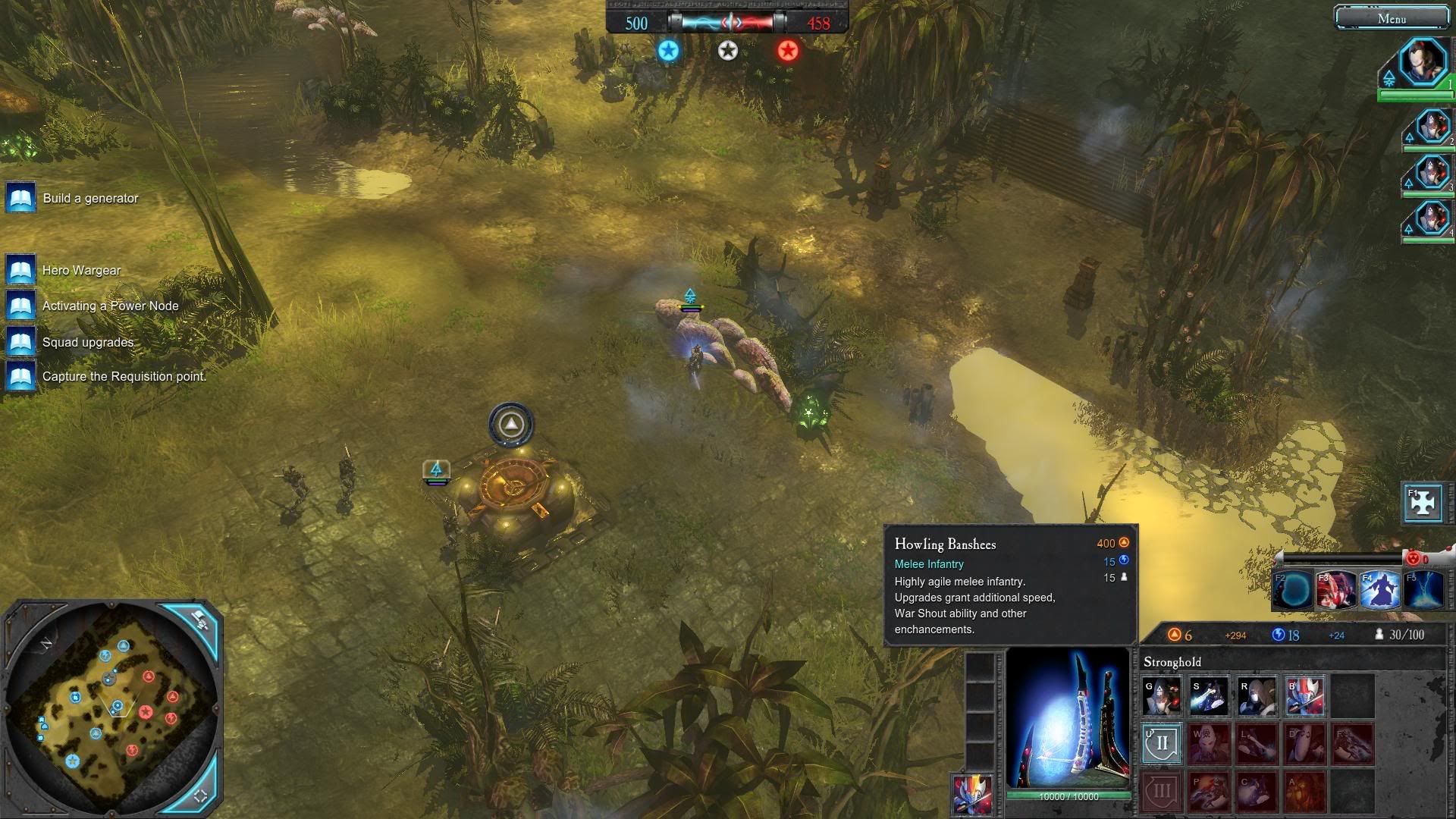Select the queued Banshee production icon
1456x819 pixels.
pyautogui.click(x=972, y=793)
